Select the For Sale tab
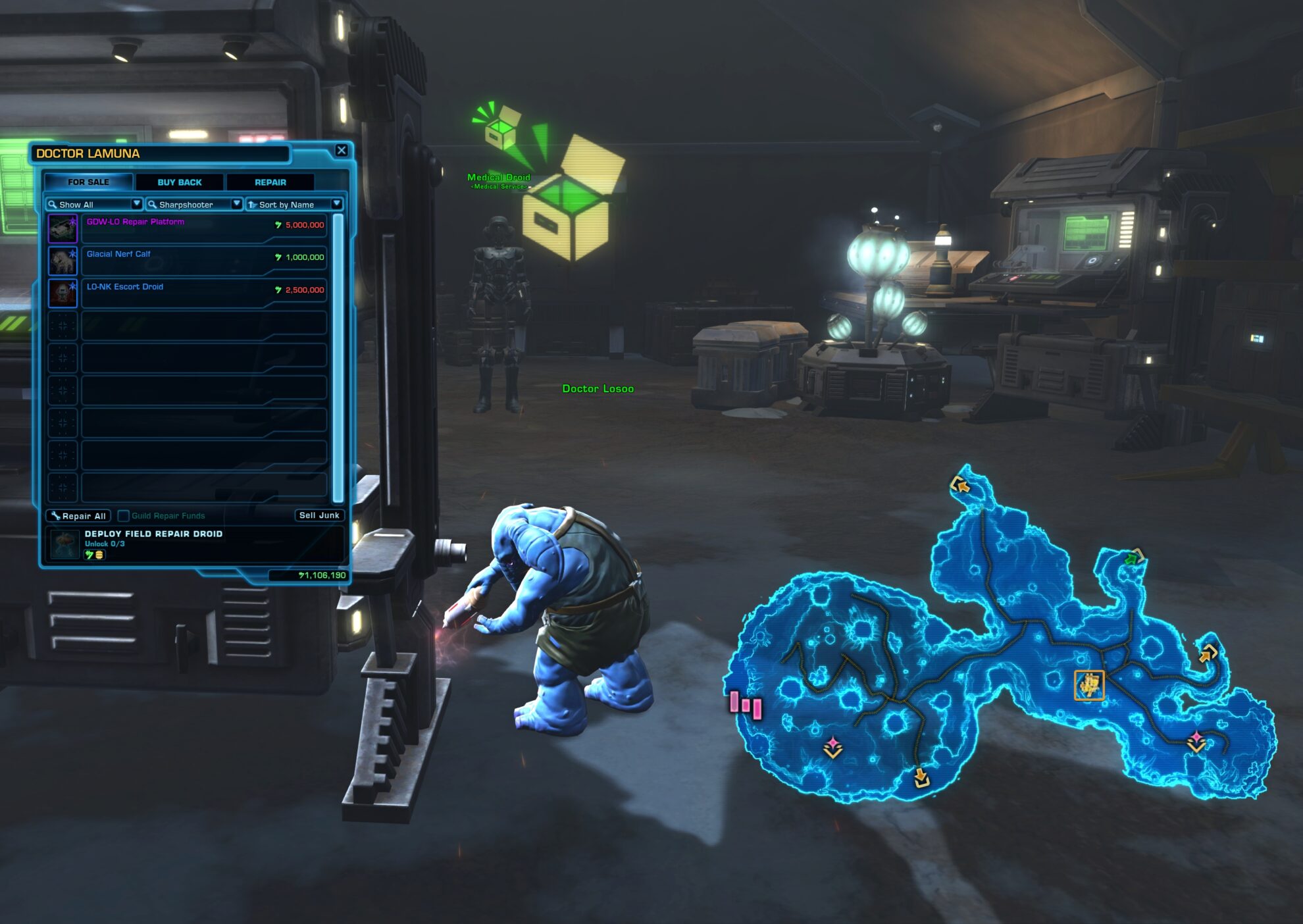1303x924 pixels. click(88, 182)
